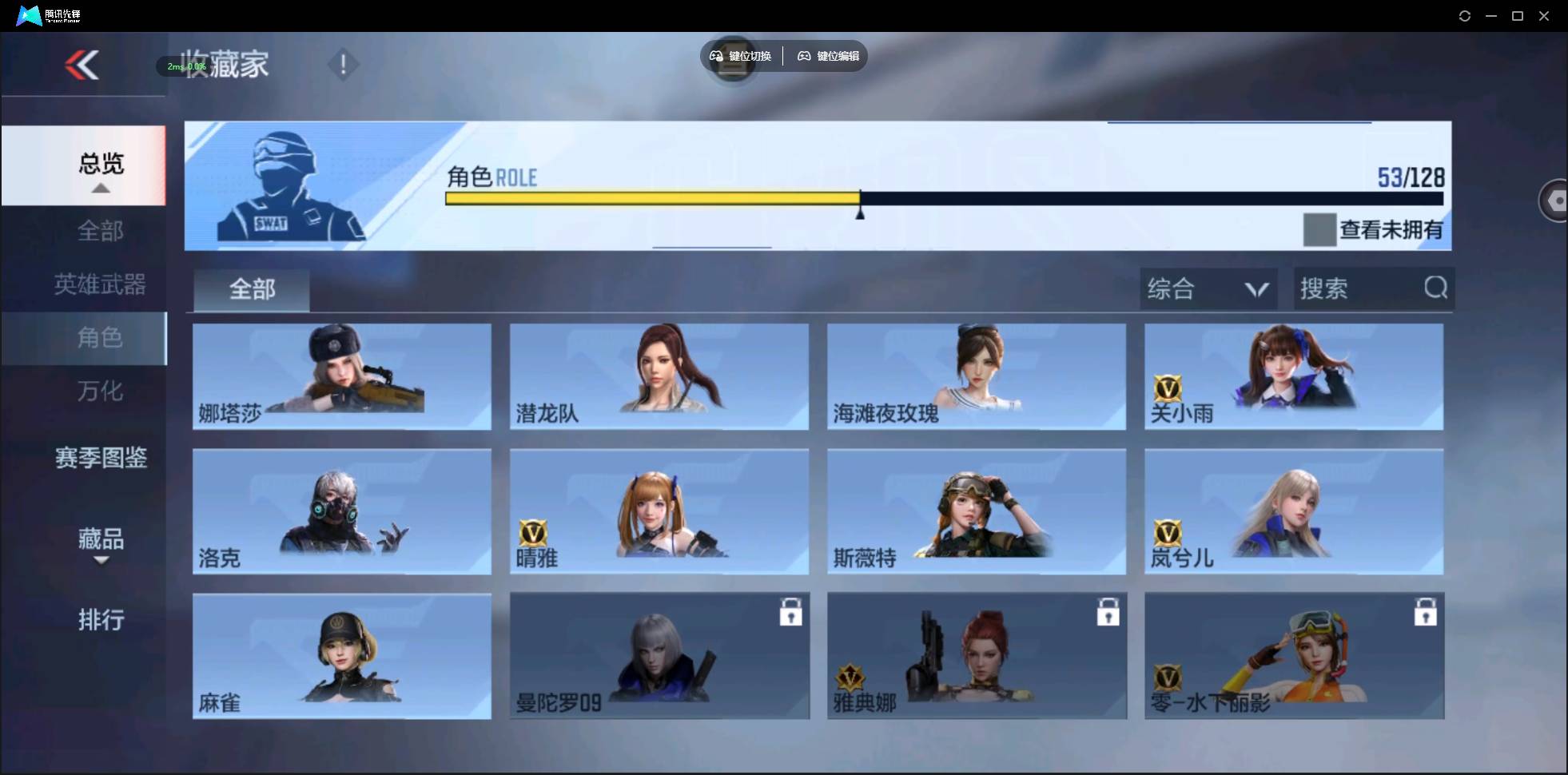The height and width of the screenshot is (775, 1568).
Task: Expand the 藏品 section in sidebar
Action: click(x=101, y=540)
